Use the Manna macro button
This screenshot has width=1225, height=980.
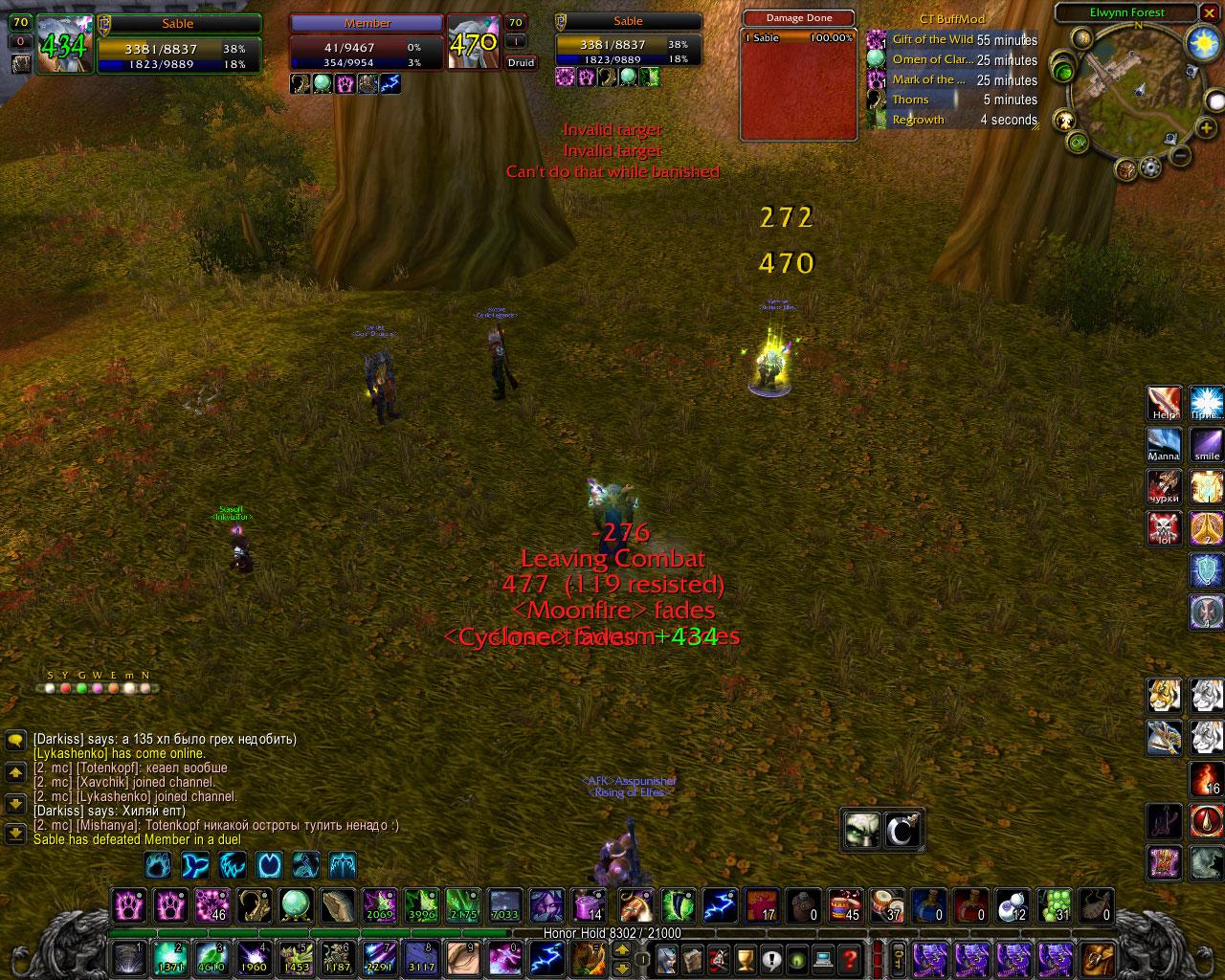point(1165,445)
